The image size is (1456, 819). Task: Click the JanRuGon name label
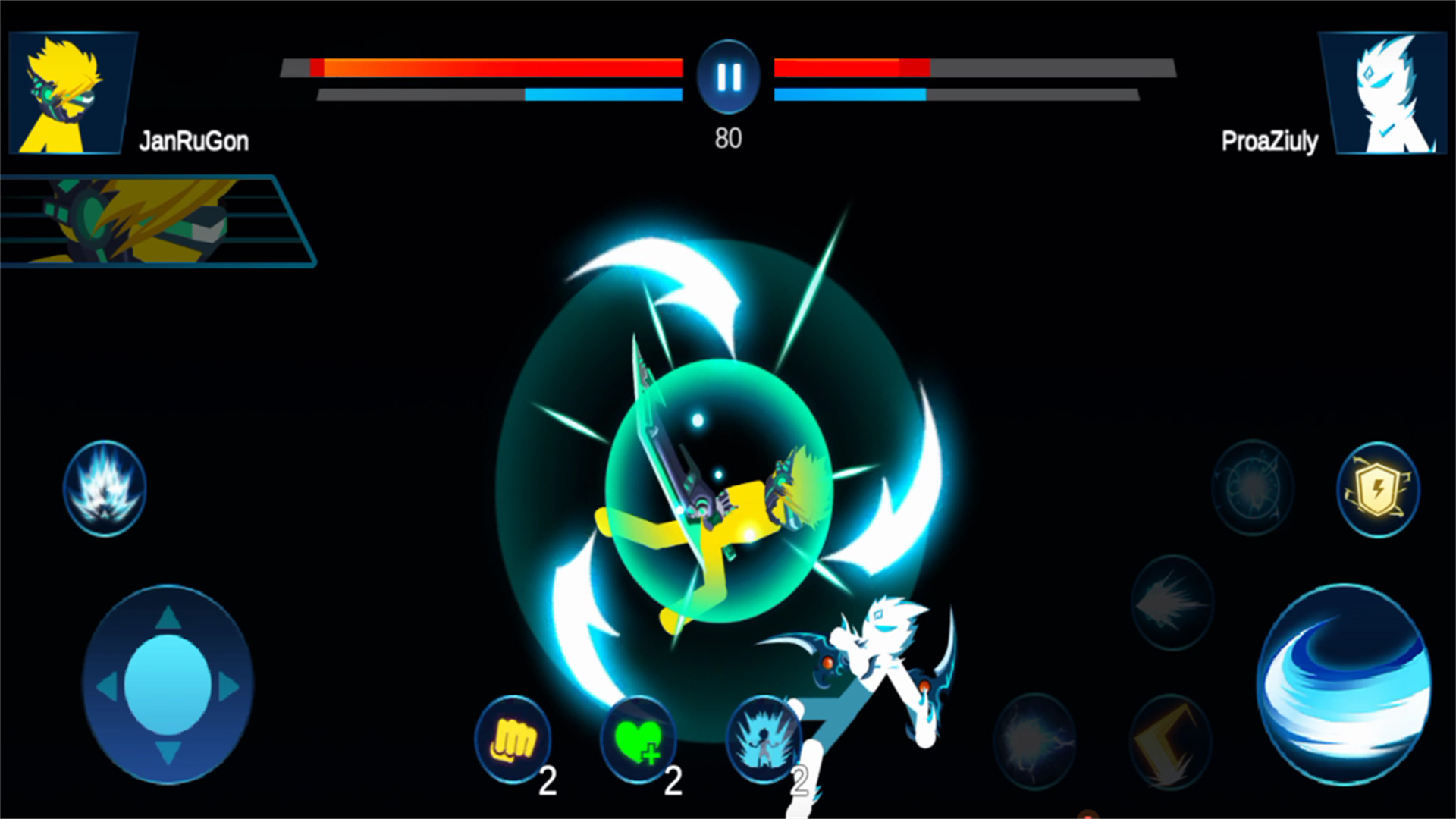pos(195,140)
